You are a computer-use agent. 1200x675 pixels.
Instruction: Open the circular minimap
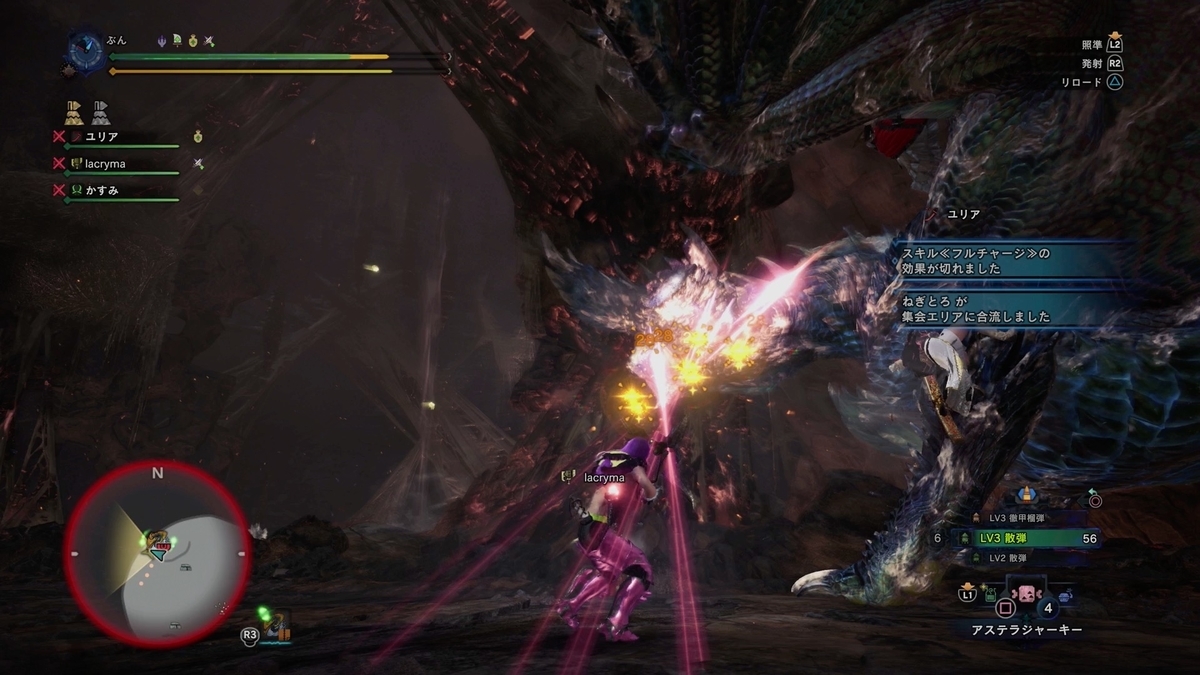[x=157, y=553]
